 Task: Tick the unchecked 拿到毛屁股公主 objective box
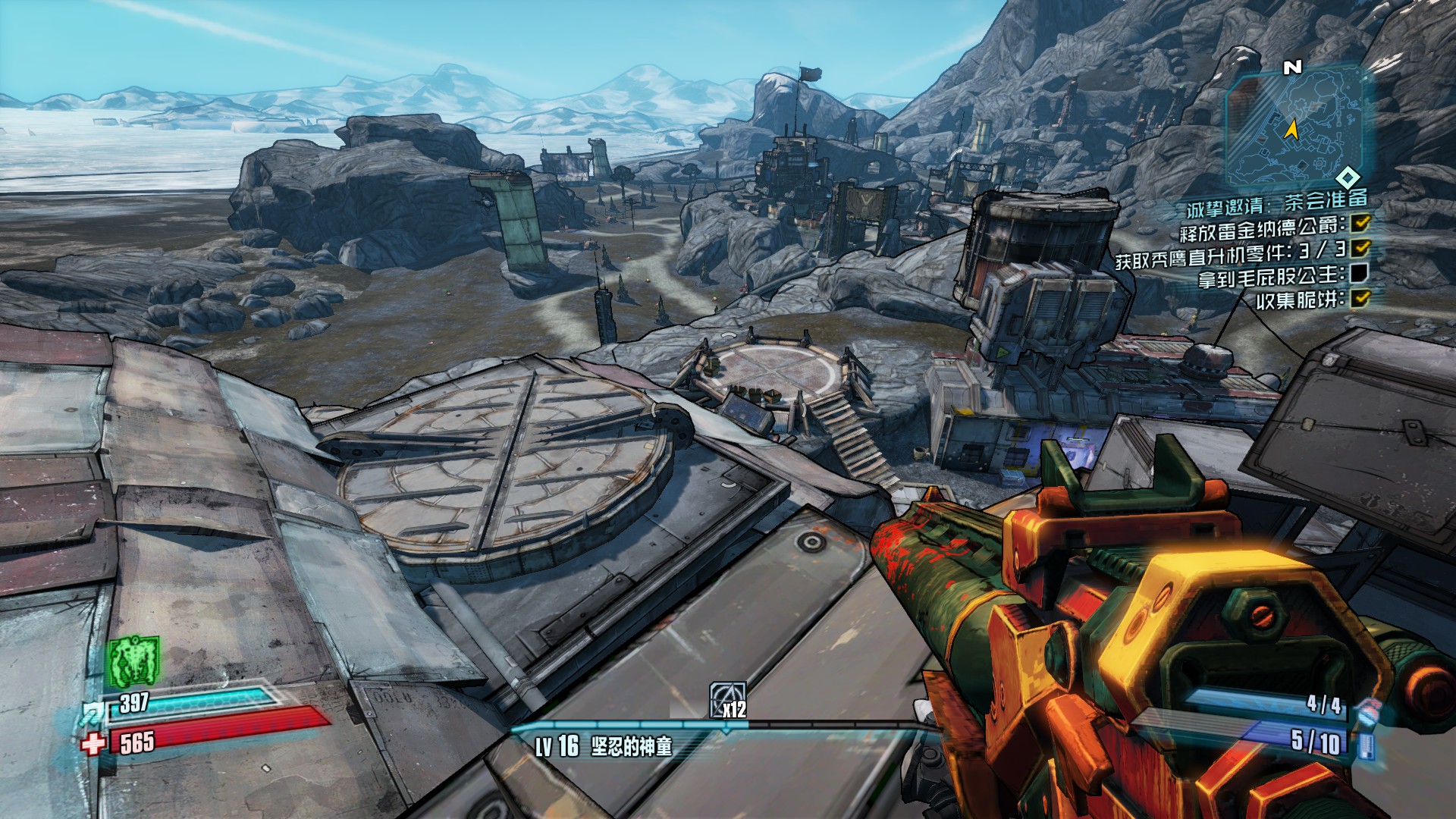1360,273
